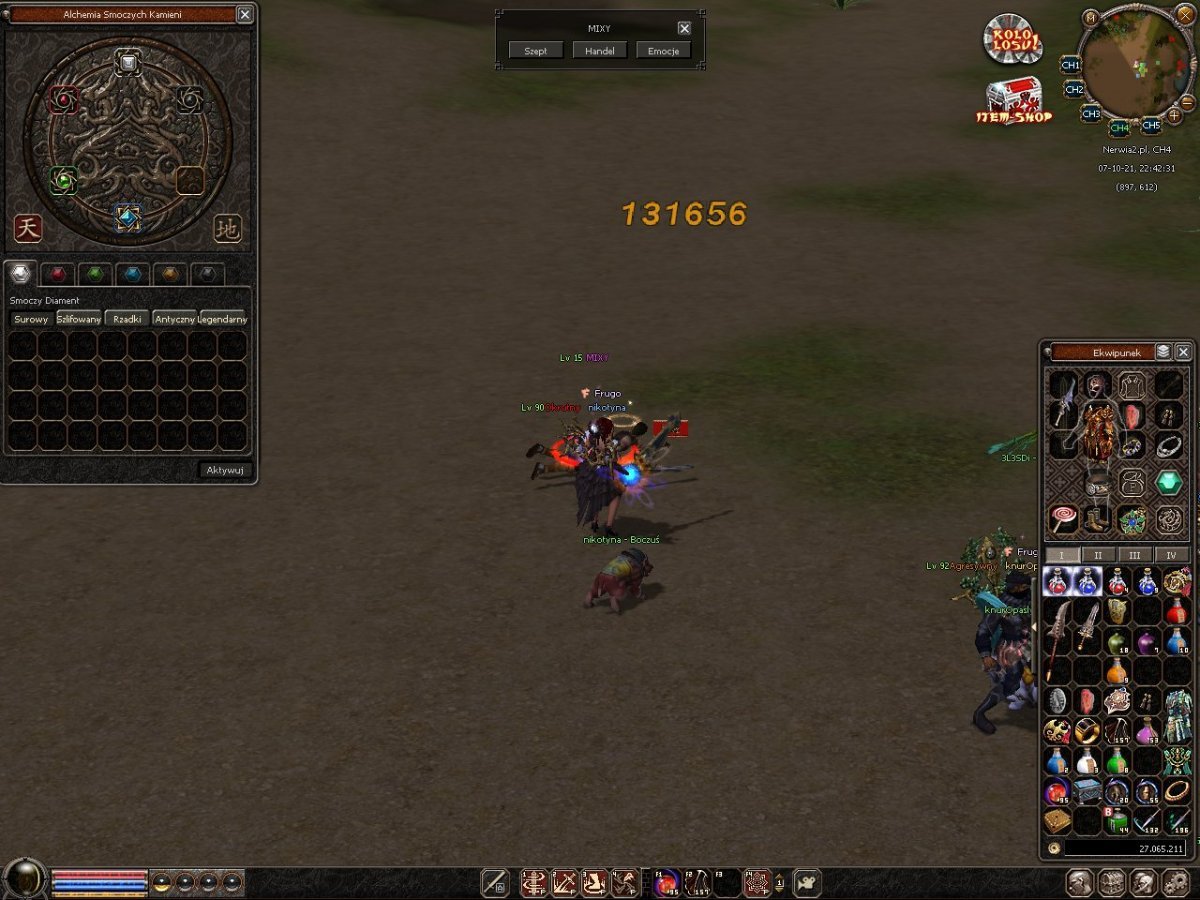Zoom in the minimap with plus button

coord(1174,116)
